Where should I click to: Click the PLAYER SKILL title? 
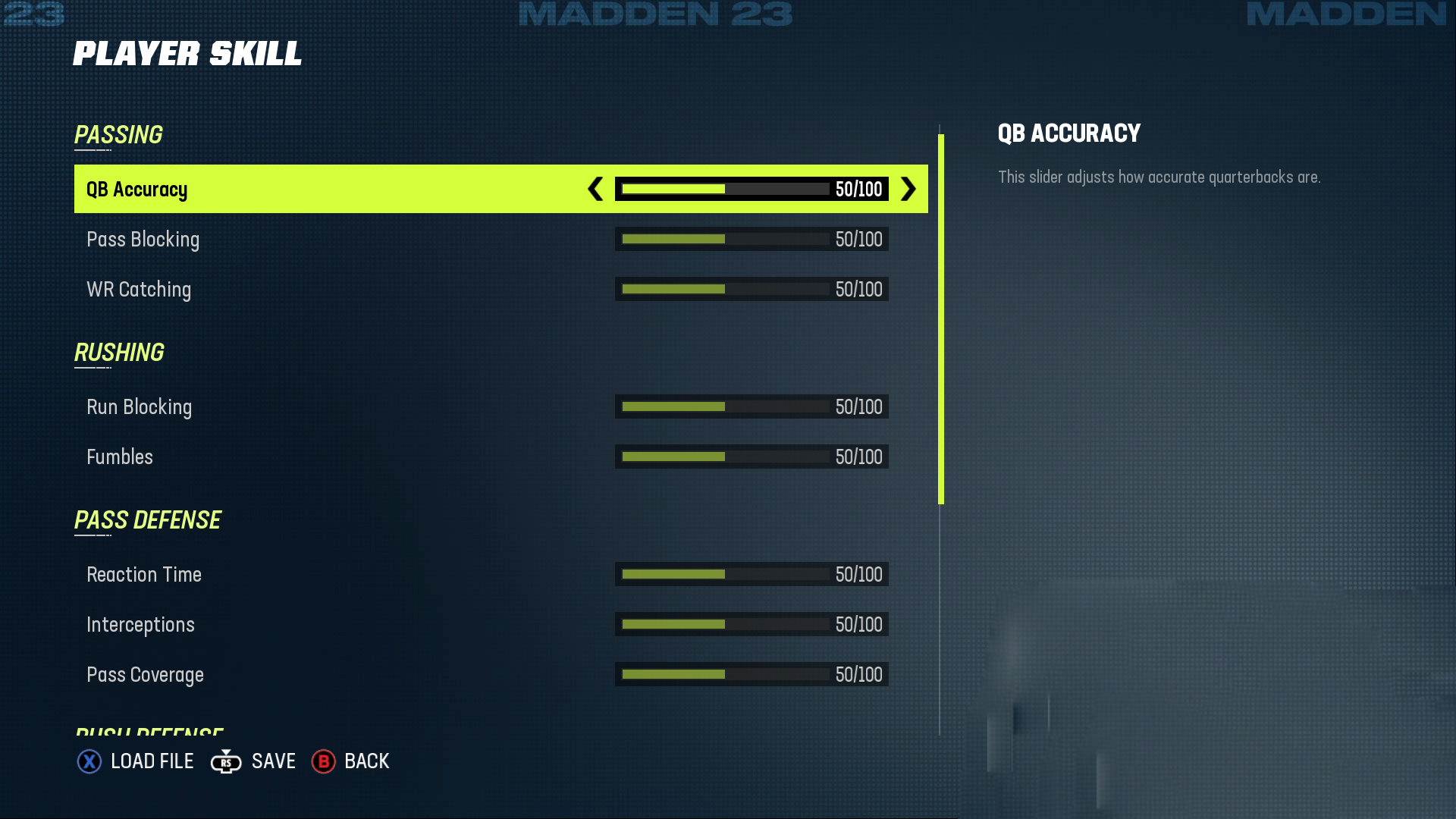click(187, 53)
